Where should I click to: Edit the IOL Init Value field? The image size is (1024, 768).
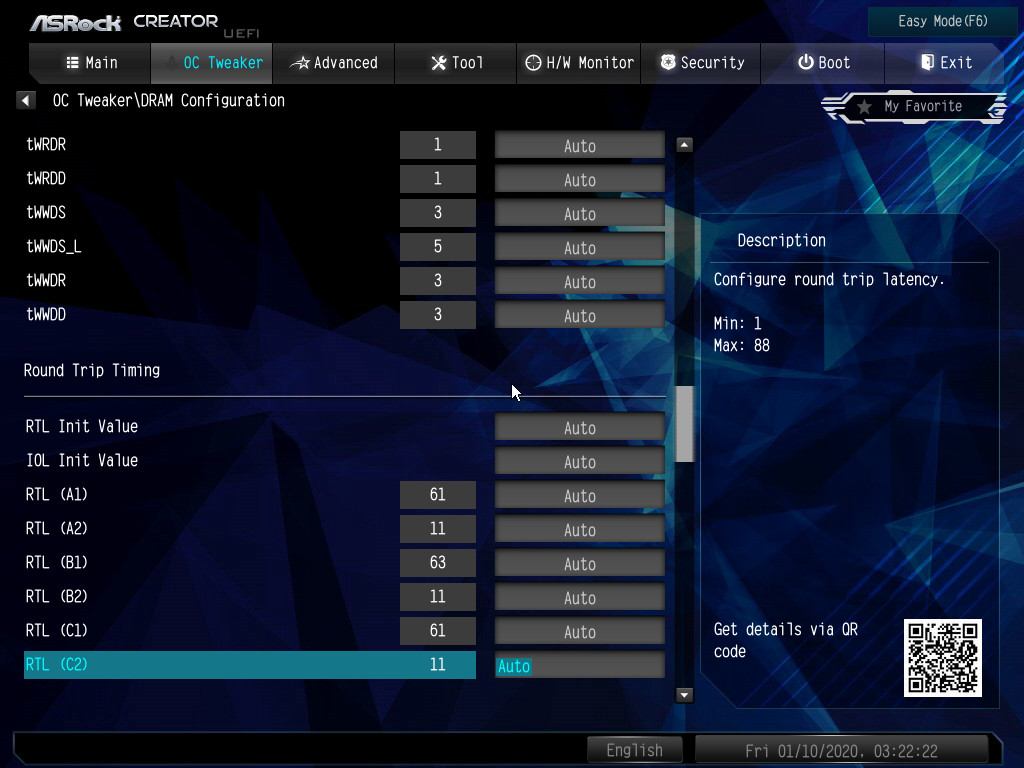(580, 462)
